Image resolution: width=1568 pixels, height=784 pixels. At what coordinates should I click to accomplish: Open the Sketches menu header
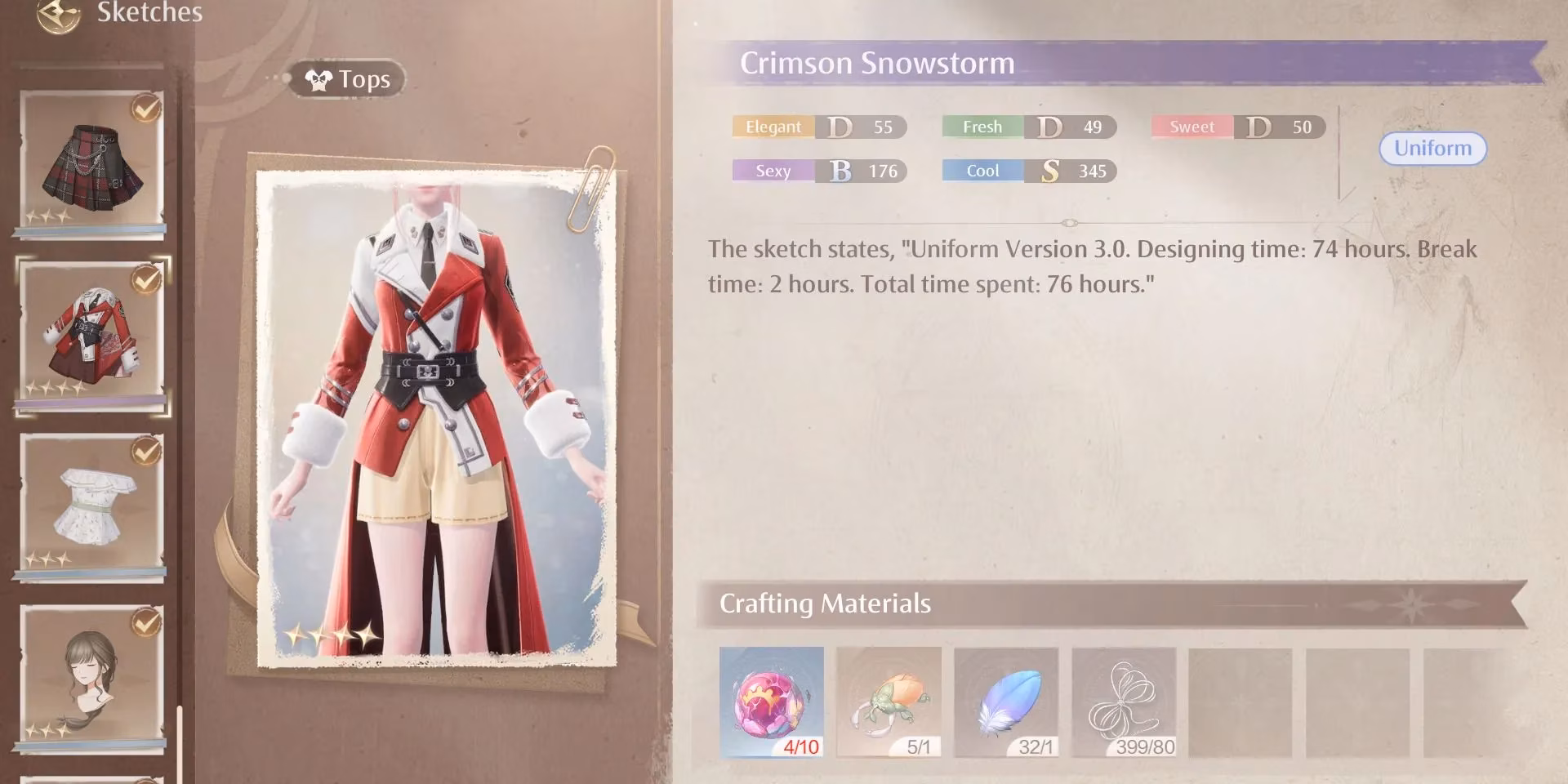[x=149, y=12]
